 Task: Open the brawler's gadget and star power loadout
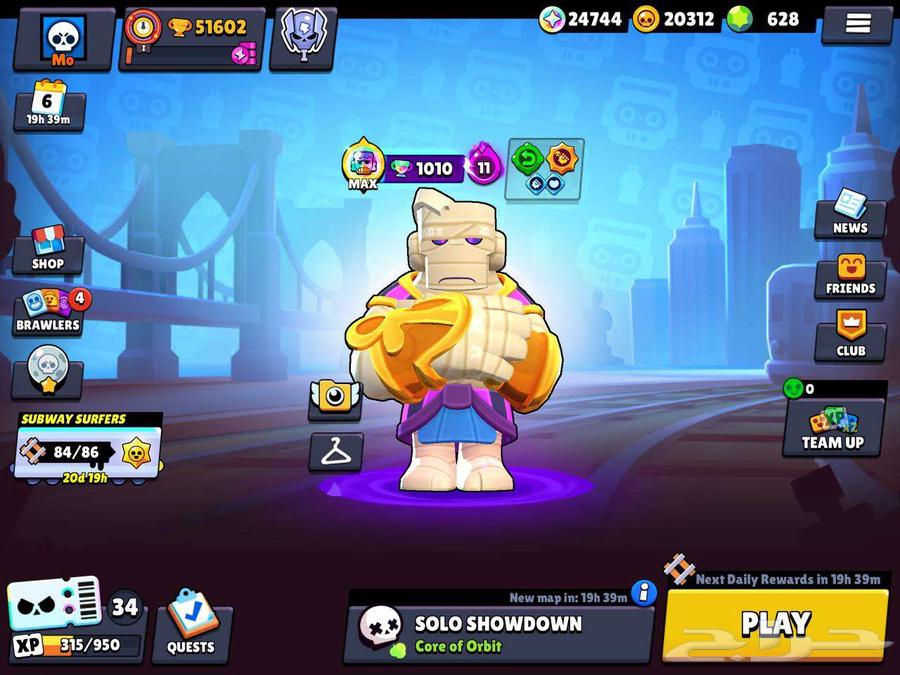tap(545, 167)
